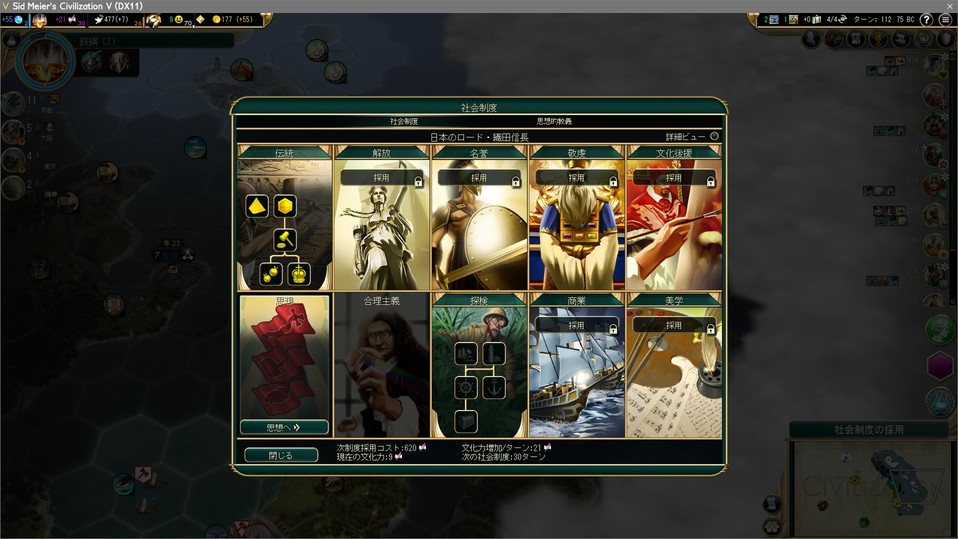The image size is (958, 539).
Task: Select the ship wheel policy in Exploration
Action: [466, 387]
